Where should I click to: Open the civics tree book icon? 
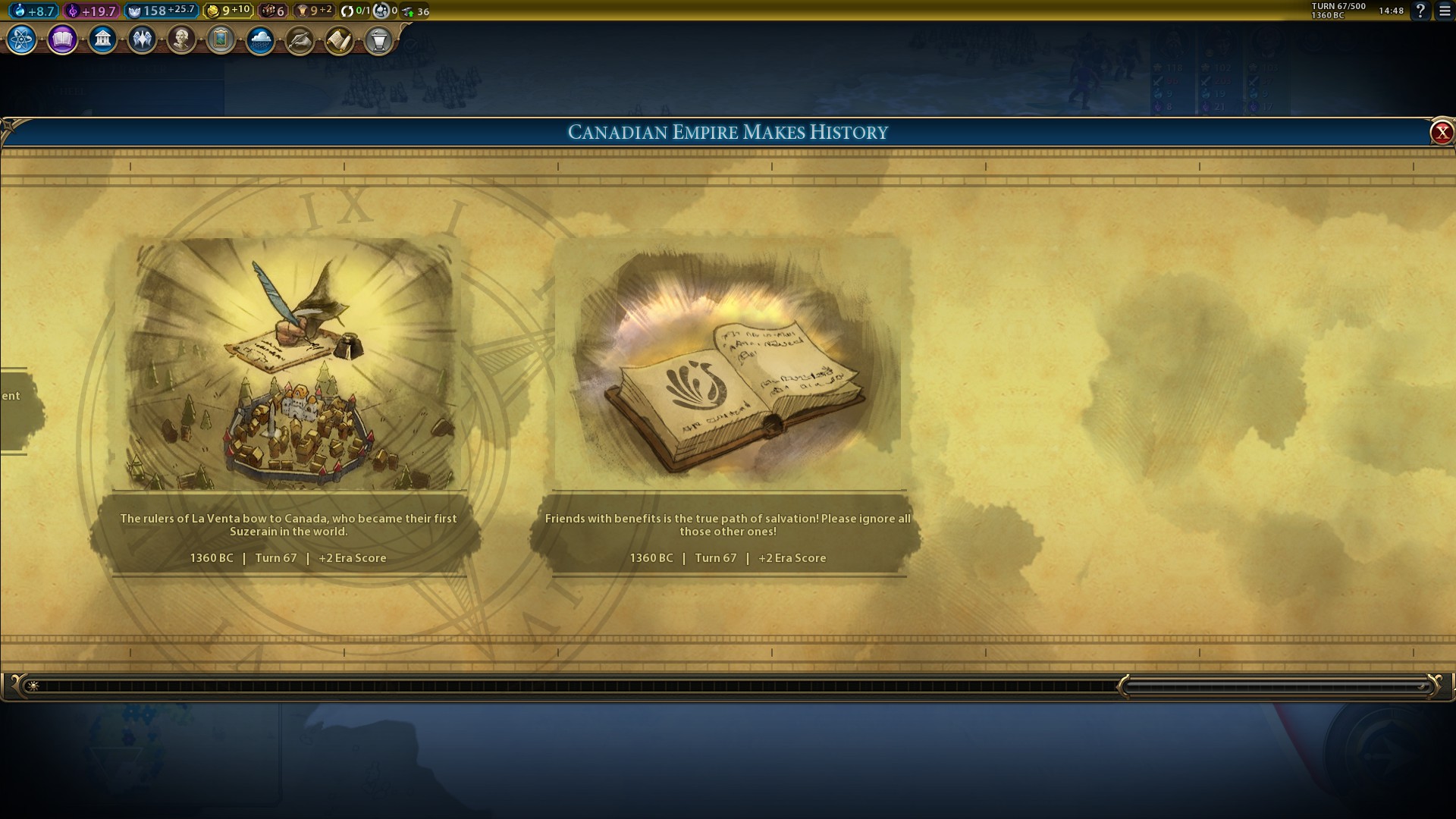click(x=62, y=39)
